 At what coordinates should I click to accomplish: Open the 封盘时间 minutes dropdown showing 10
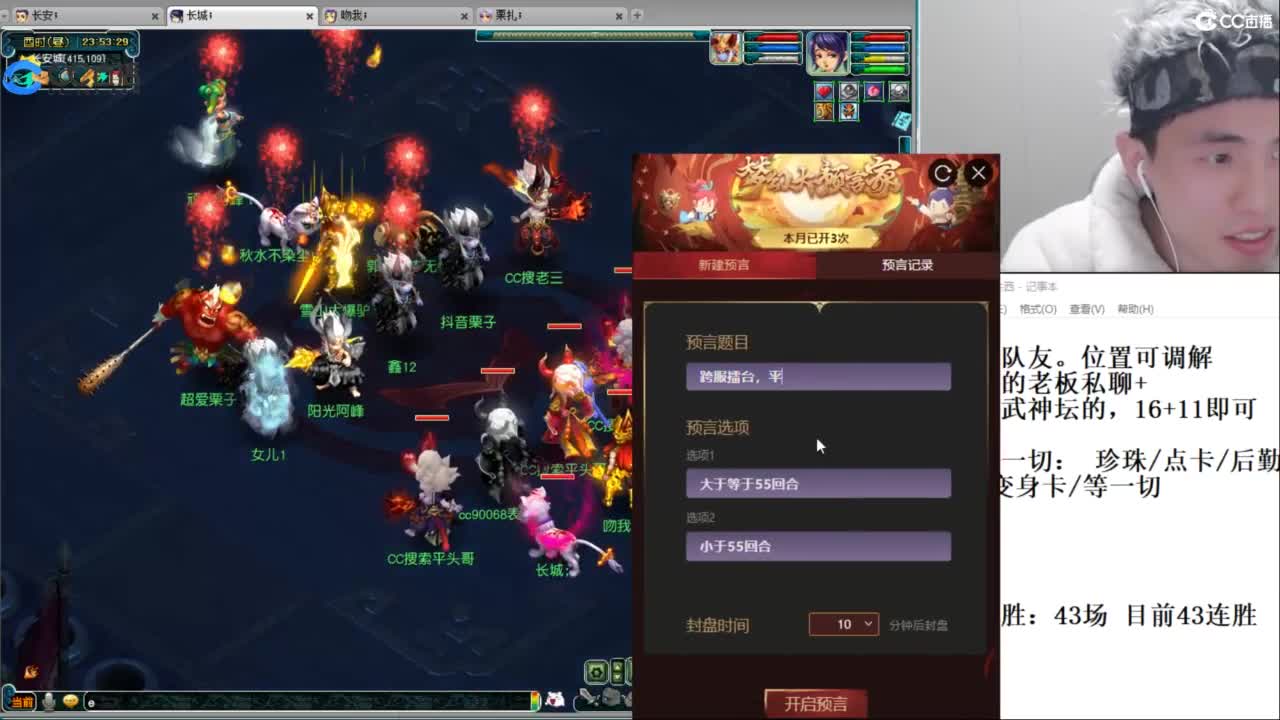pos(843,624)
